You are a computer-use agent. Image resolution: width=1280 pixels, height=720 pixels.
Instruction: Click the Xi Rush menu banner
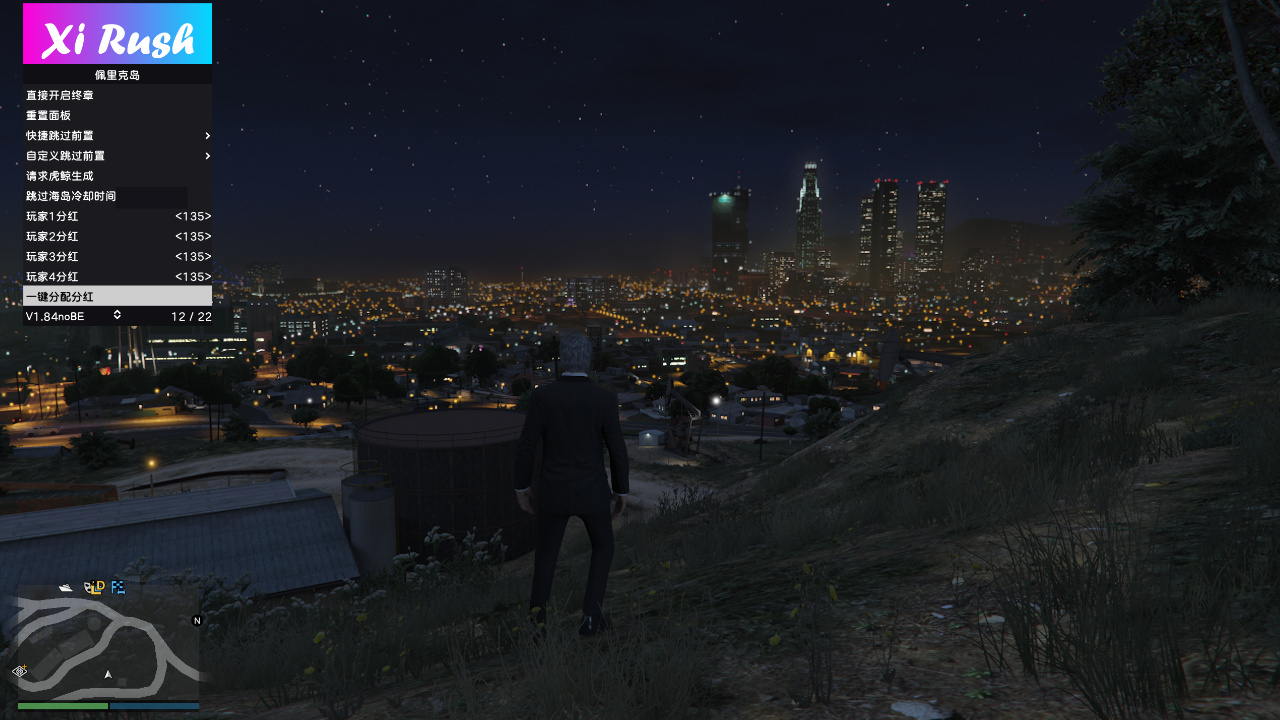click(117, 34)
